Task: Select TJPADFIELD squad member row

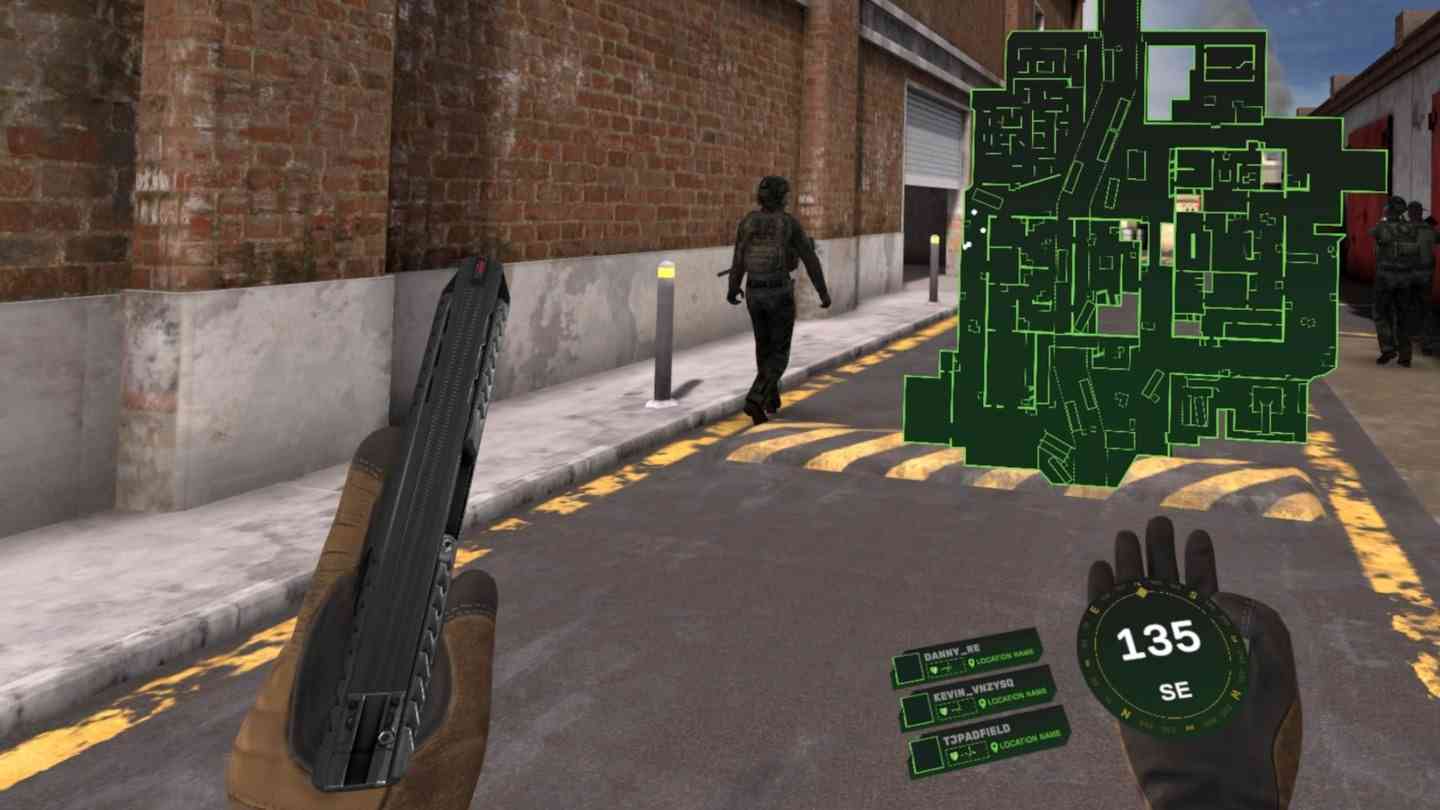Action: [x=987, y=741]
